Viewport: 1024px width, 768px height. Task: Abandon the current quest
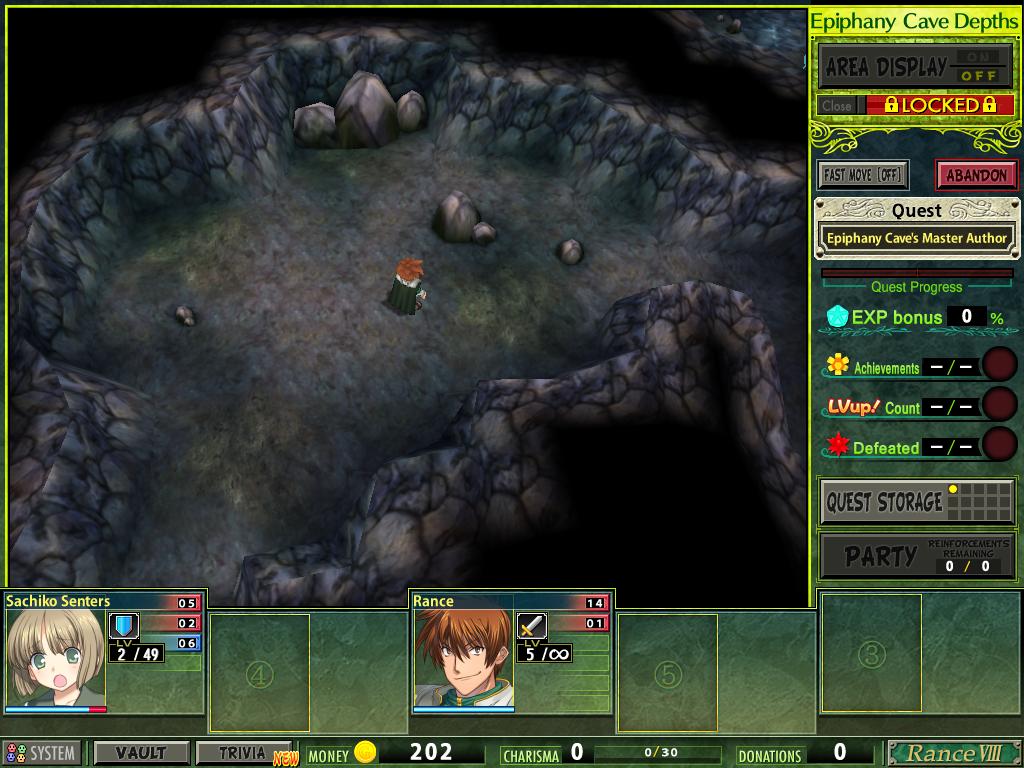click(x=976, y=175)
